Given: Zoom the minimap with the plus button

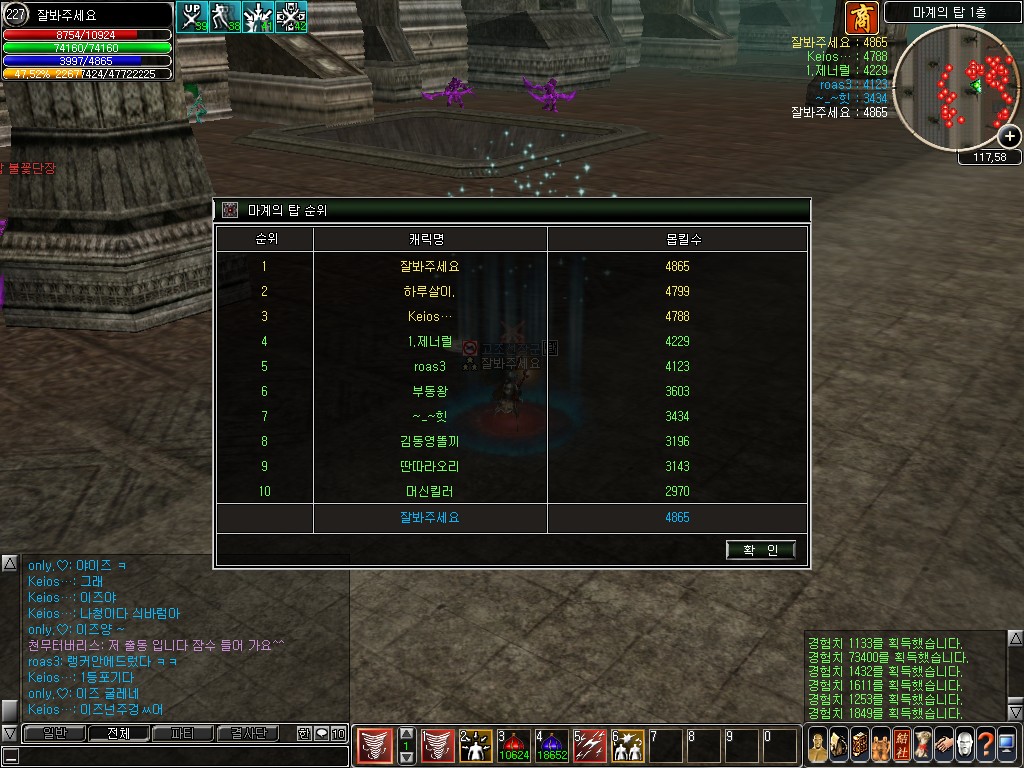Looking at the screenshot, I should coord(1010,137).
